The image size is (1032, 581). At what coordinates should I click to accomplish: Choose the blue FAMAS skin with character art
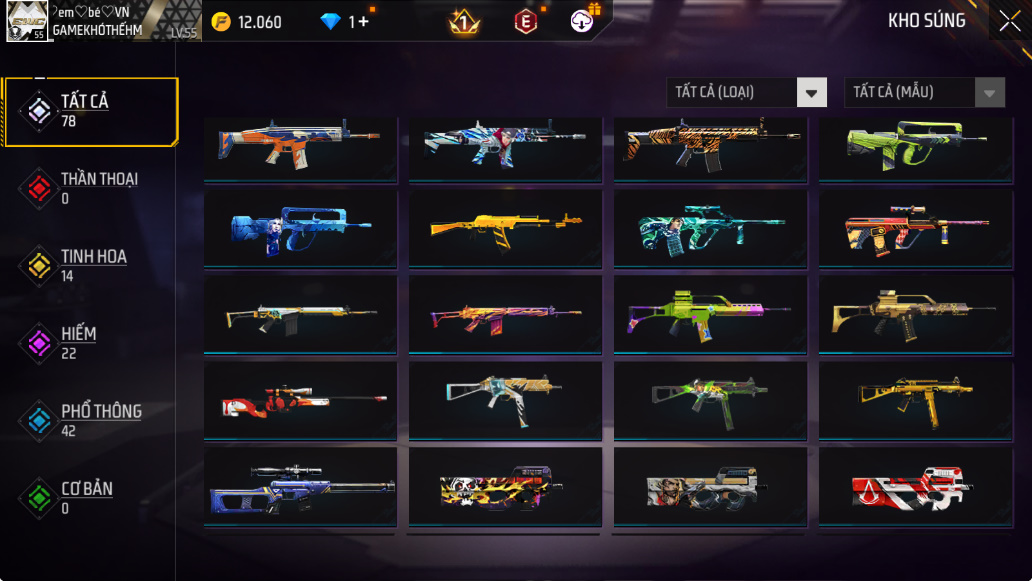point(300,229)
